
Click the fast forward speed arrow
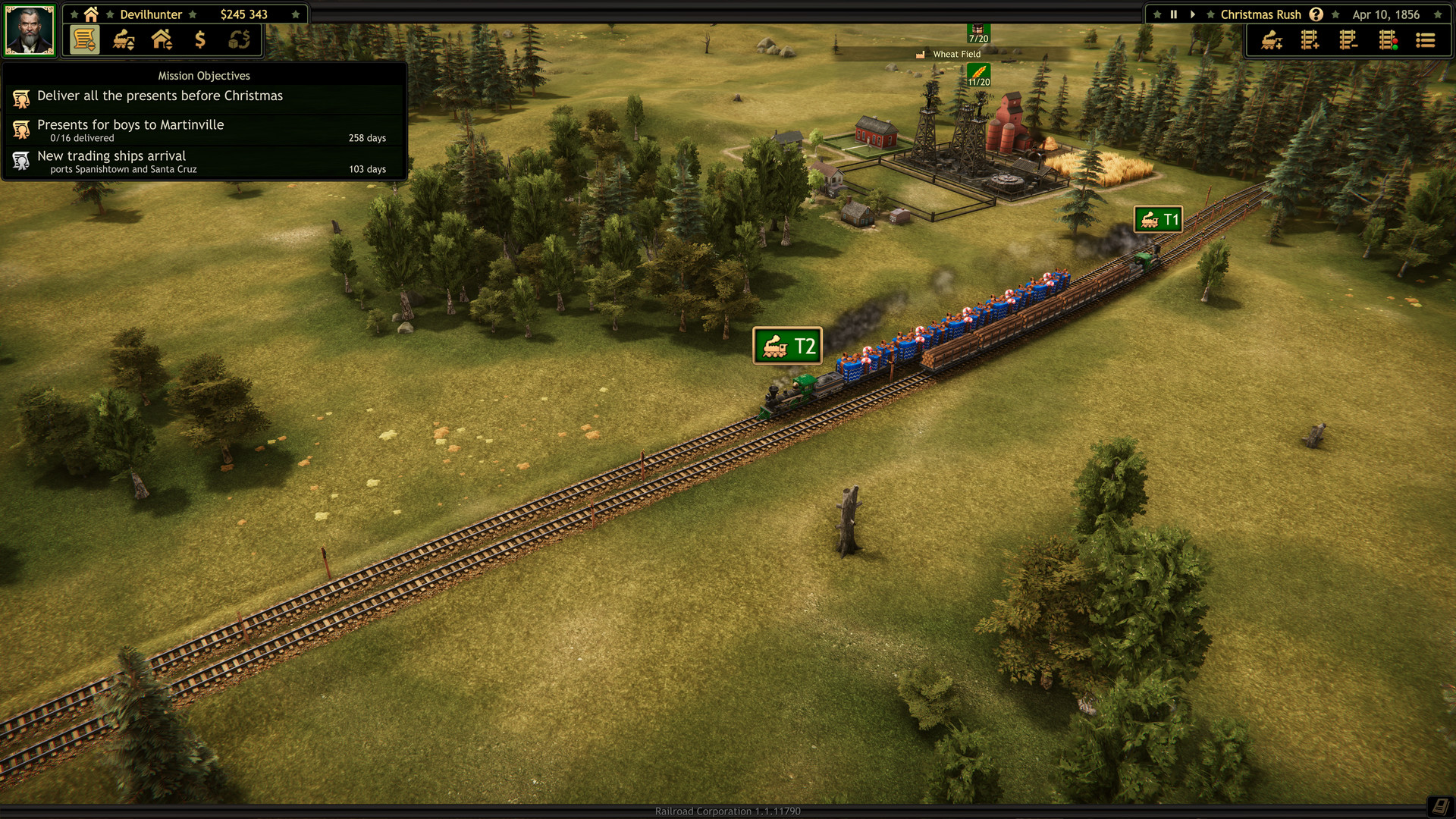[1193, 14]
